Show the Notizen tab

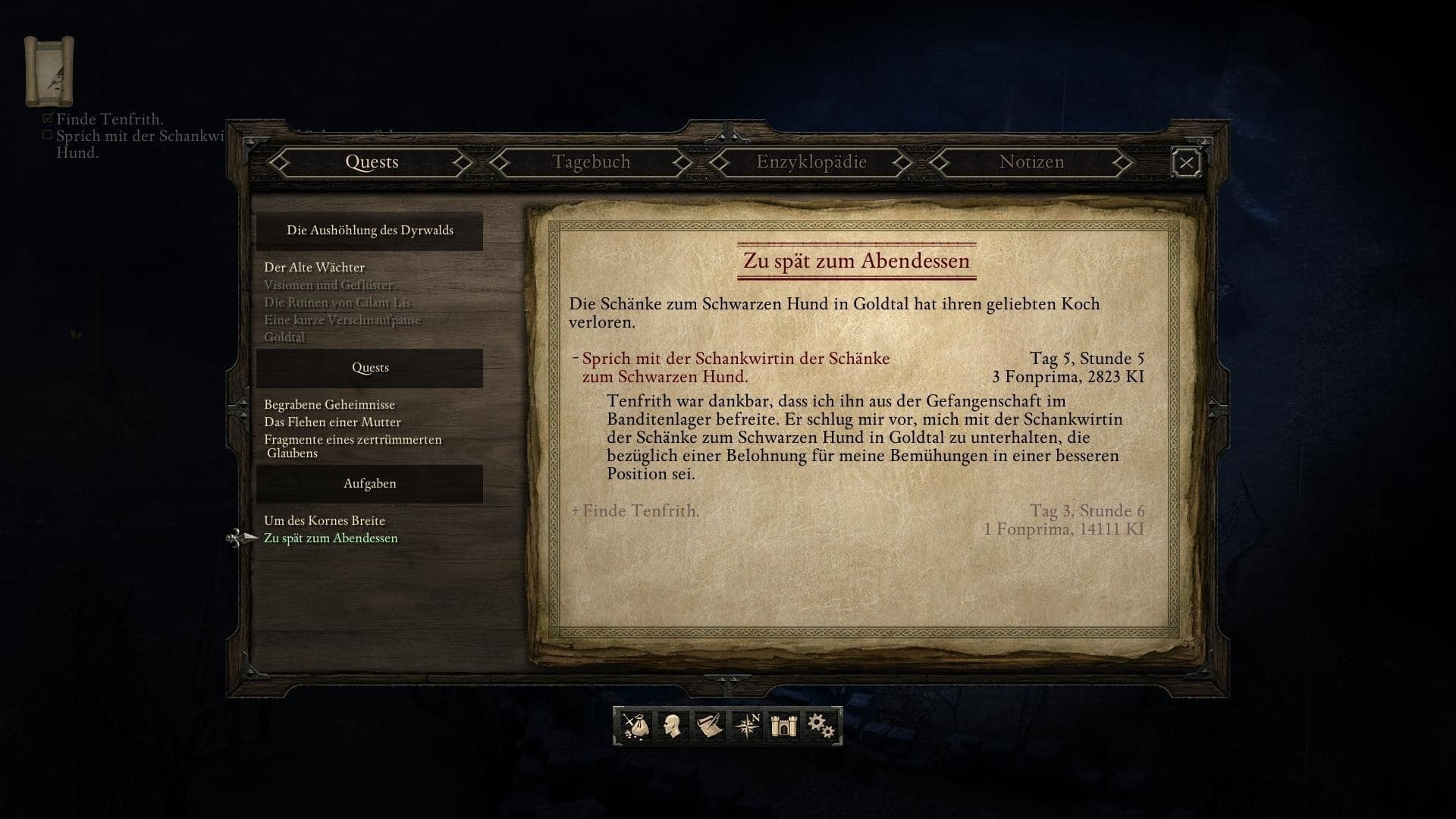click(x=1031, y=162)
